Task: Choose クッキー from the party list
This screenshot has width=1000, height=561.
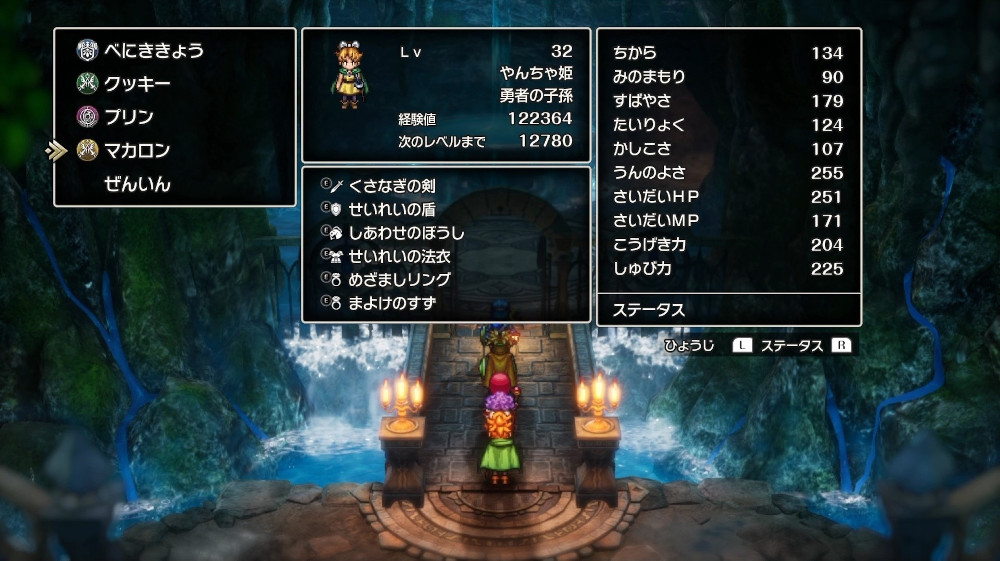Action: tap(137, 84)
